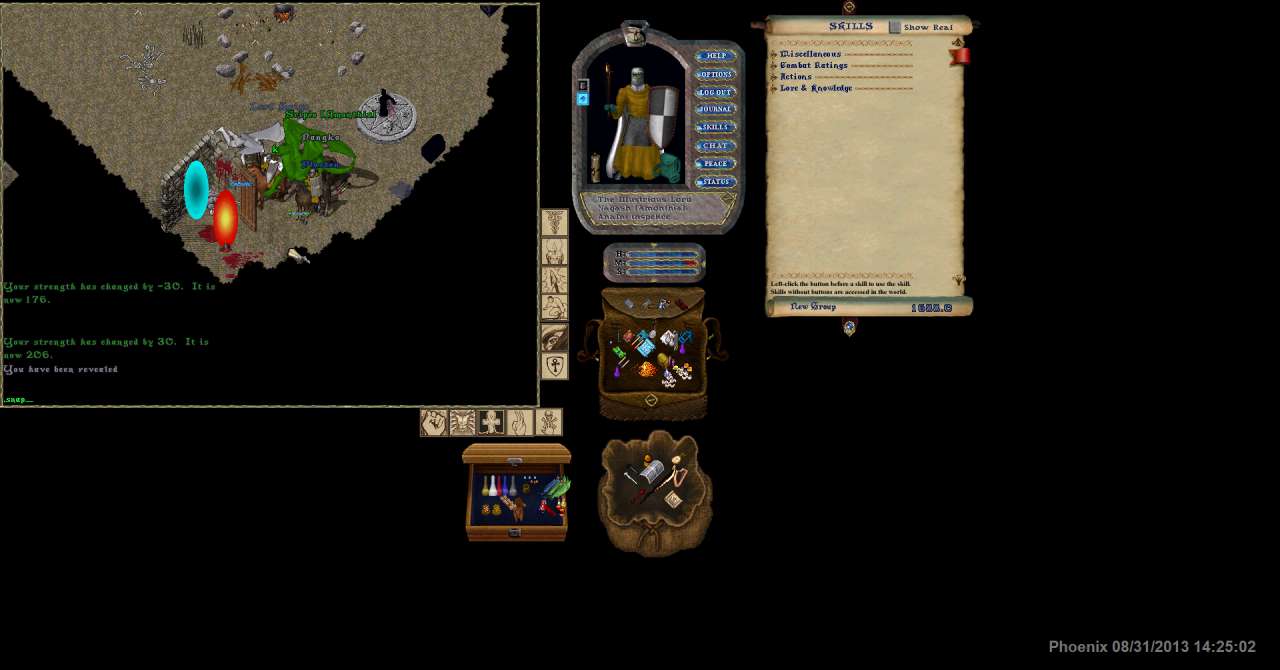Open the Help menu on the paperdoll

(716, 56)
